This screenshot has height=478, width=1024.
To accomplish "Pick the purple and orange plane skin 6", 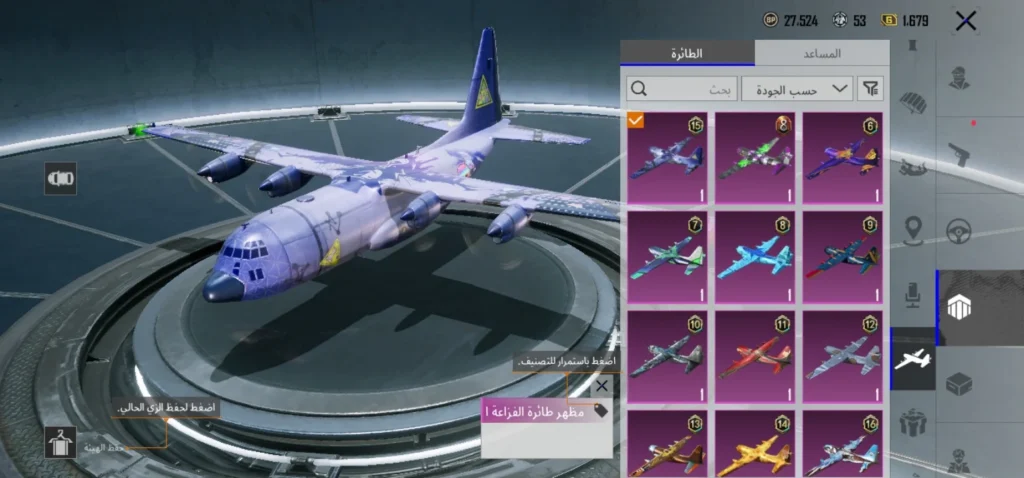I will [x=842, y=159].
